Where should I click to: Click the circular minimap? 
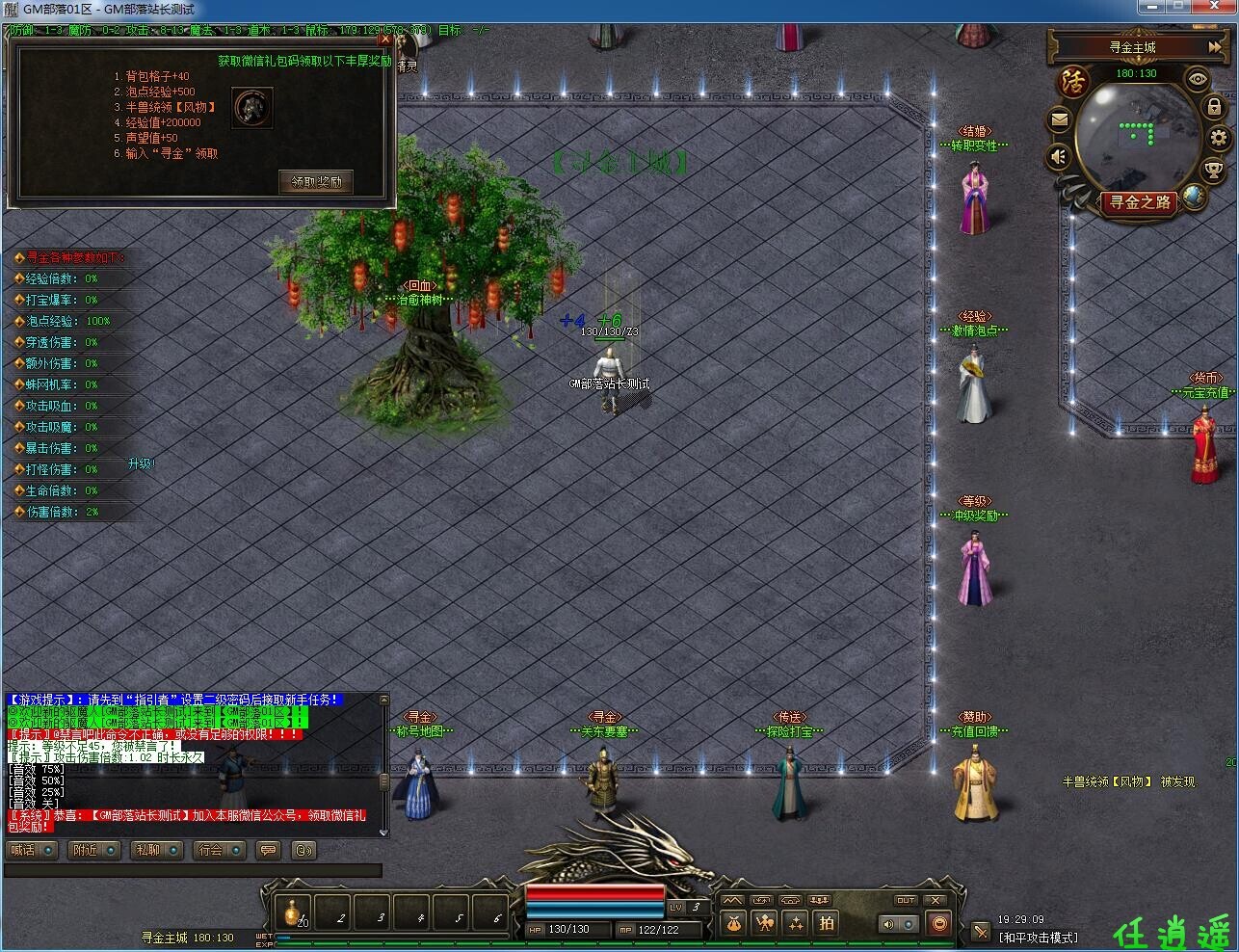click(x=1137, y=135)
